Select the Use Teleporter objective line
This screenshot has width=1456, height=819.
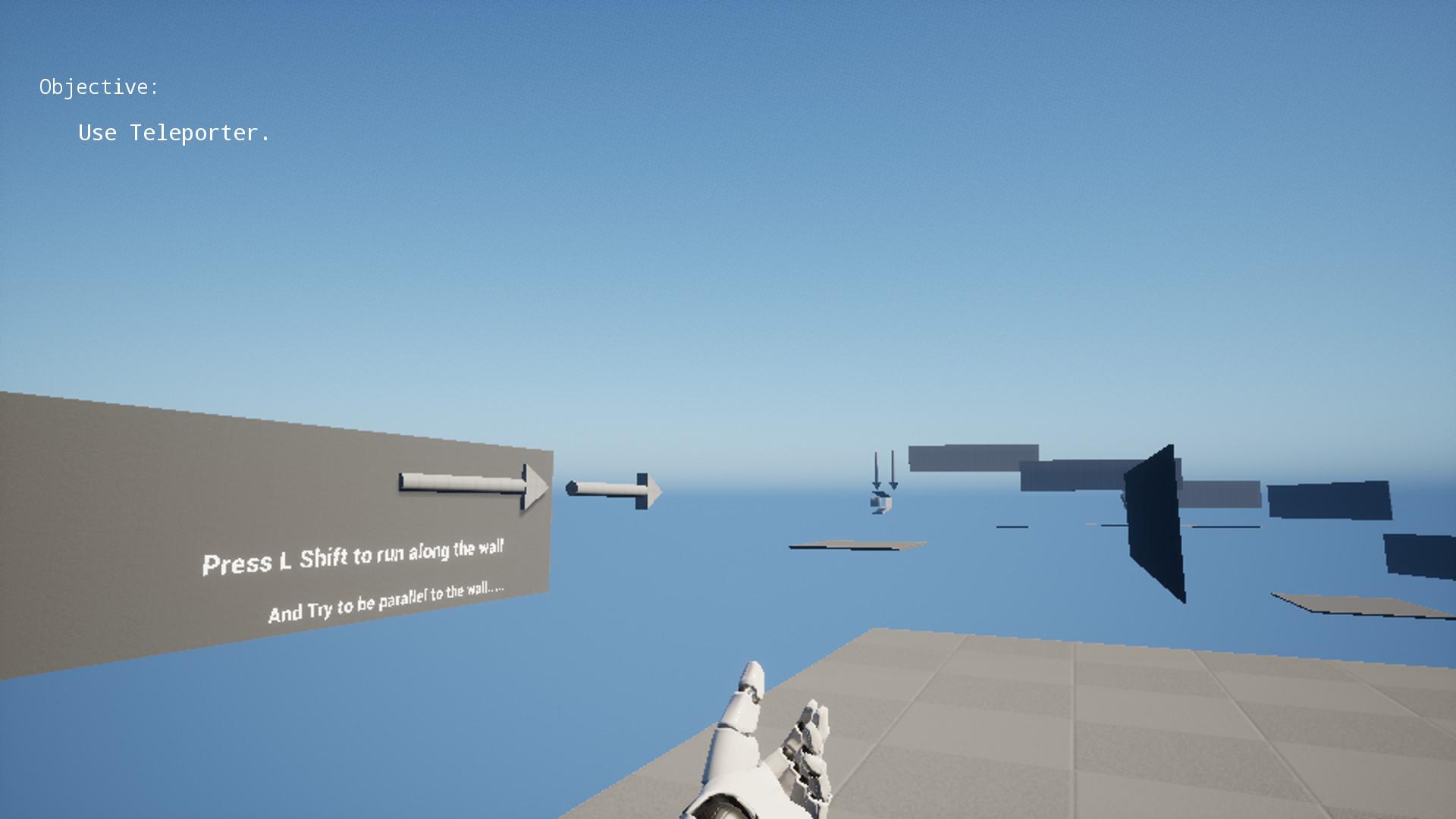coord(173,133)
